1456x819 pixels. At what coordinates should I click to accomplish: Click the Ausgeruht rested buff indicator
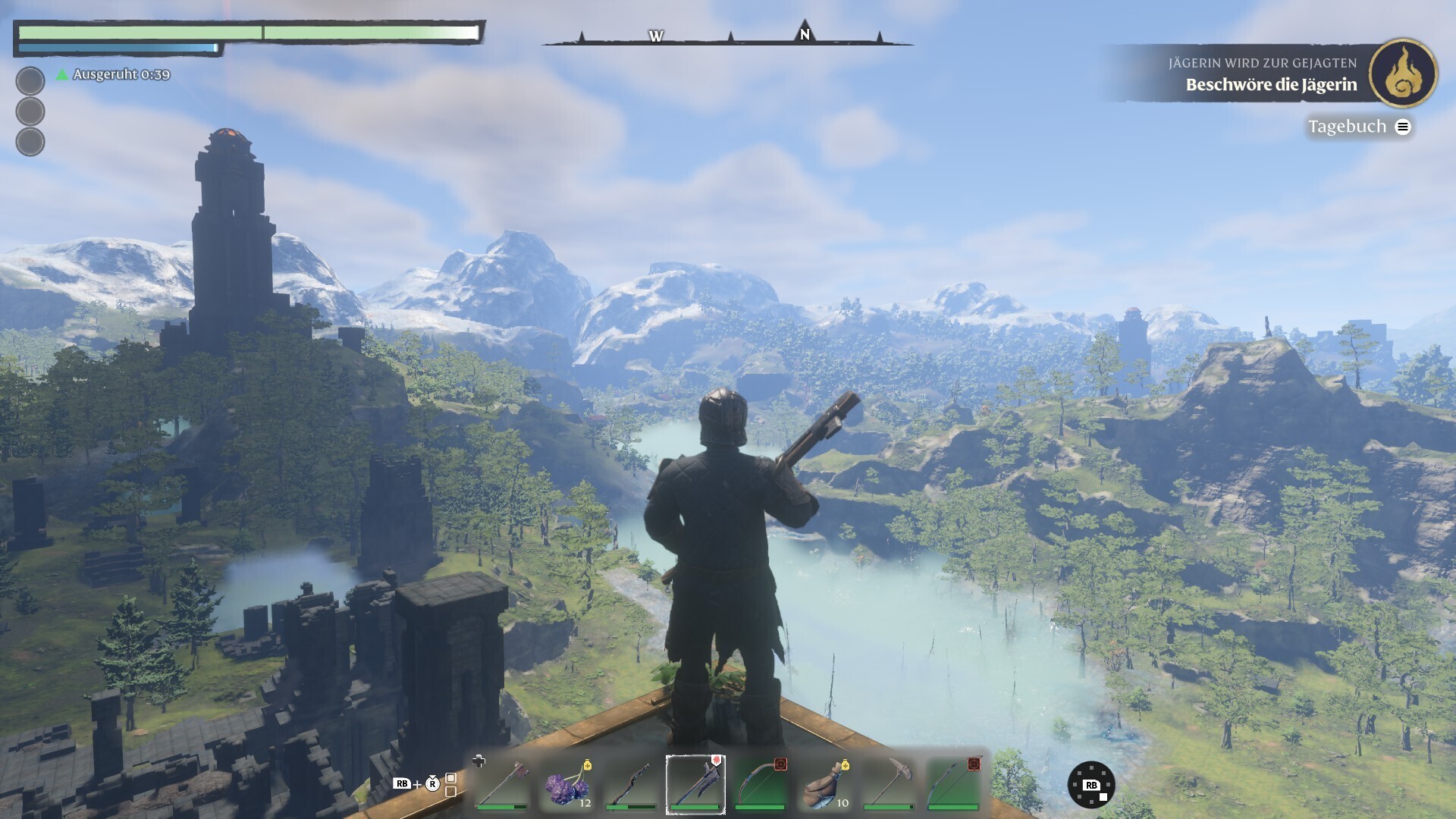tap(114, 74)
